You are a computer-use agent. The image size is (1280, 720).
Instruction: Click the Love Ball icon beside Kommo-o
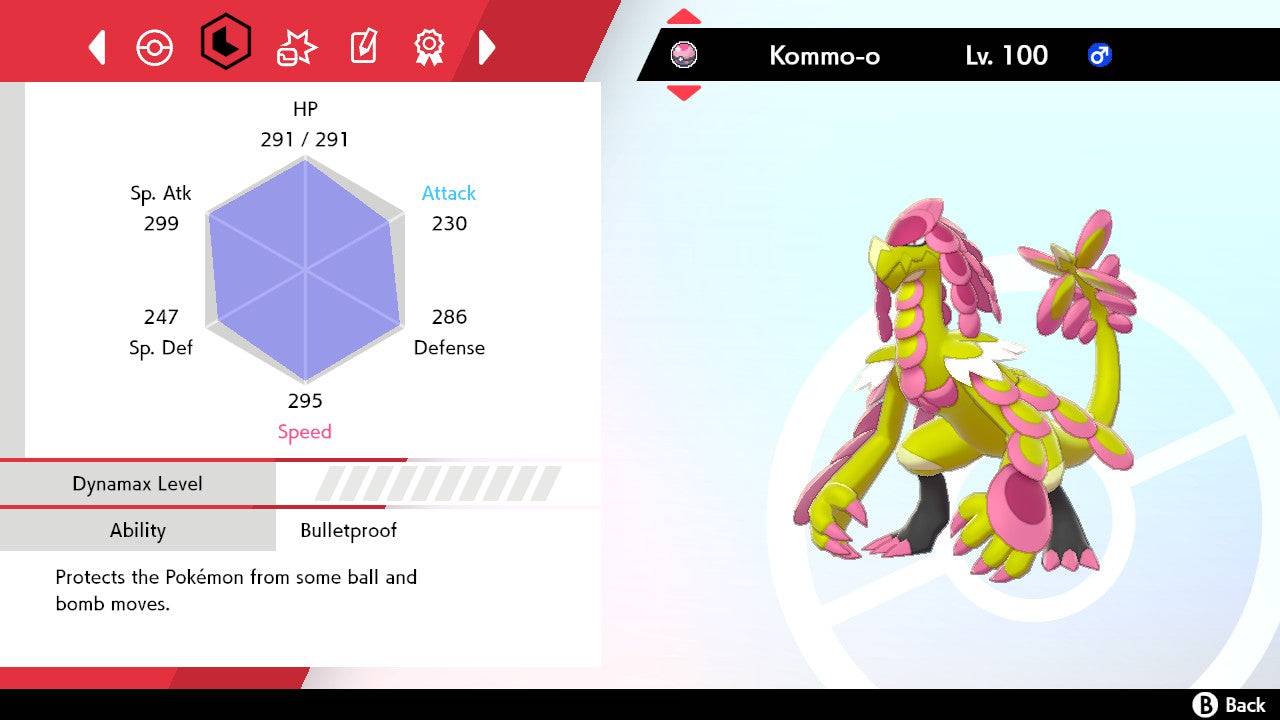684,55
